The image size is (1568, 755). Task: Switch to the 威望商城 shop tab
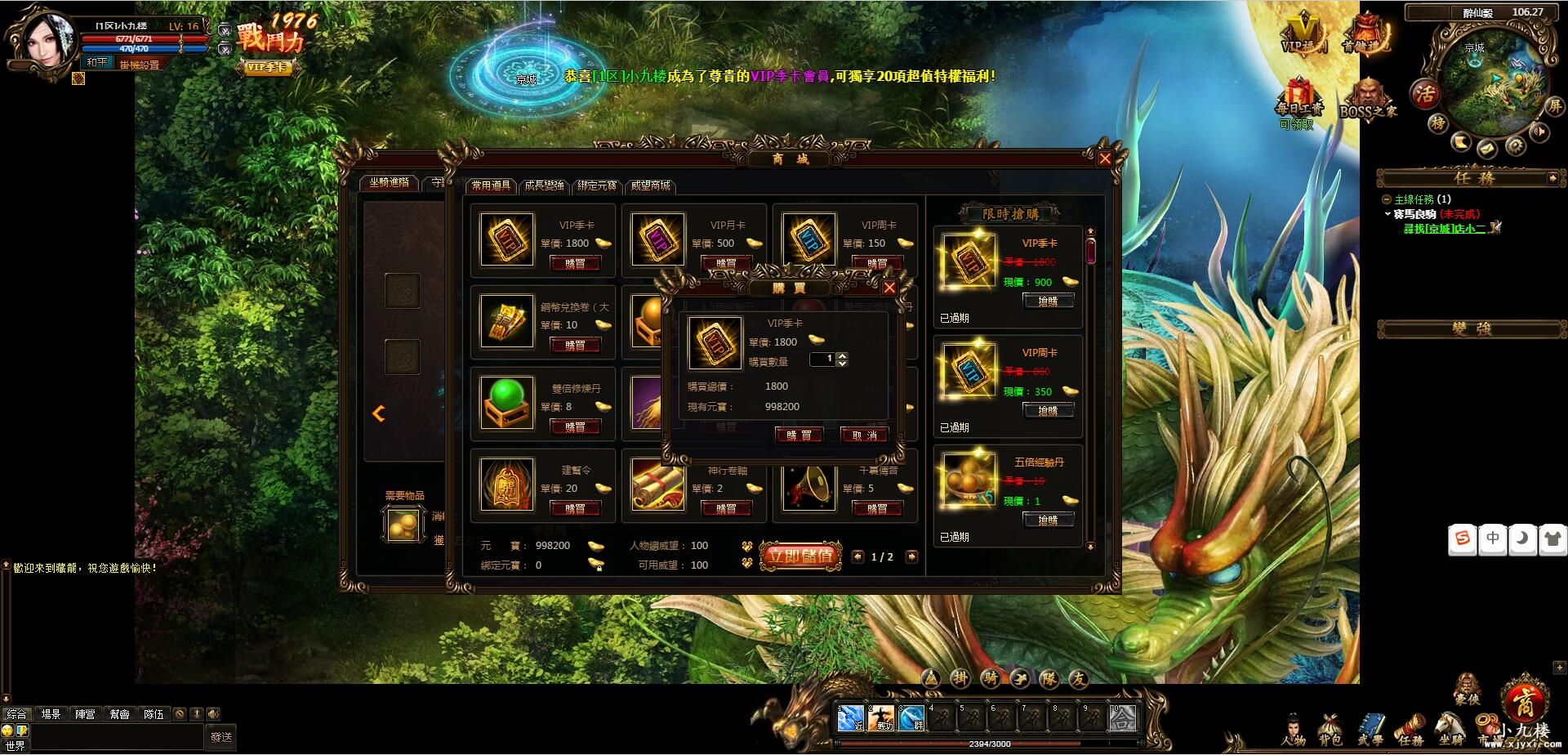pyautogui.click(x=650, y=186)
